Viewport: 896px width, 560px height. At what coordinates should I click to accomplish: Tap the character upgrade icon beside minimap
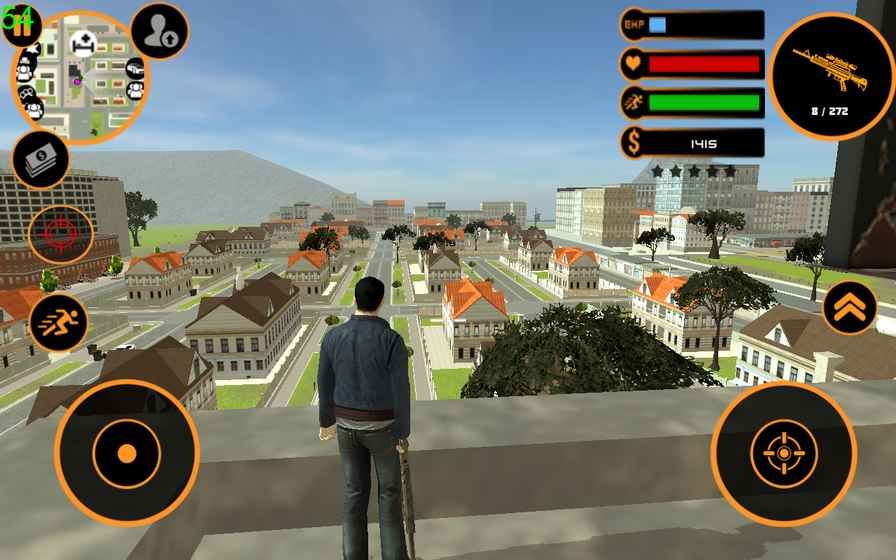[160, 32]
